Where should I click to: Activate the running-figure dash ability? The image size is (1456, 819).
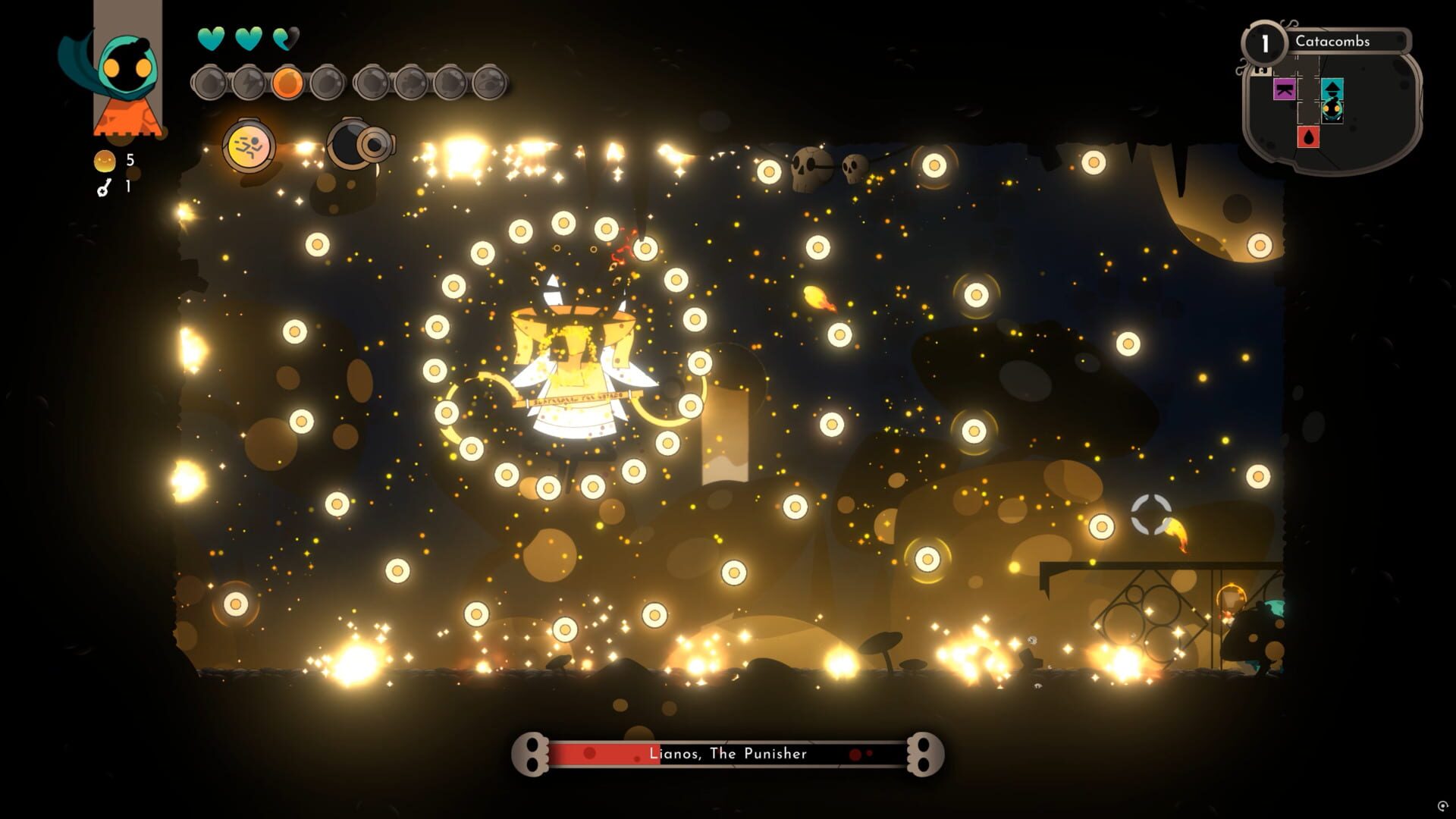coord(249,145)
